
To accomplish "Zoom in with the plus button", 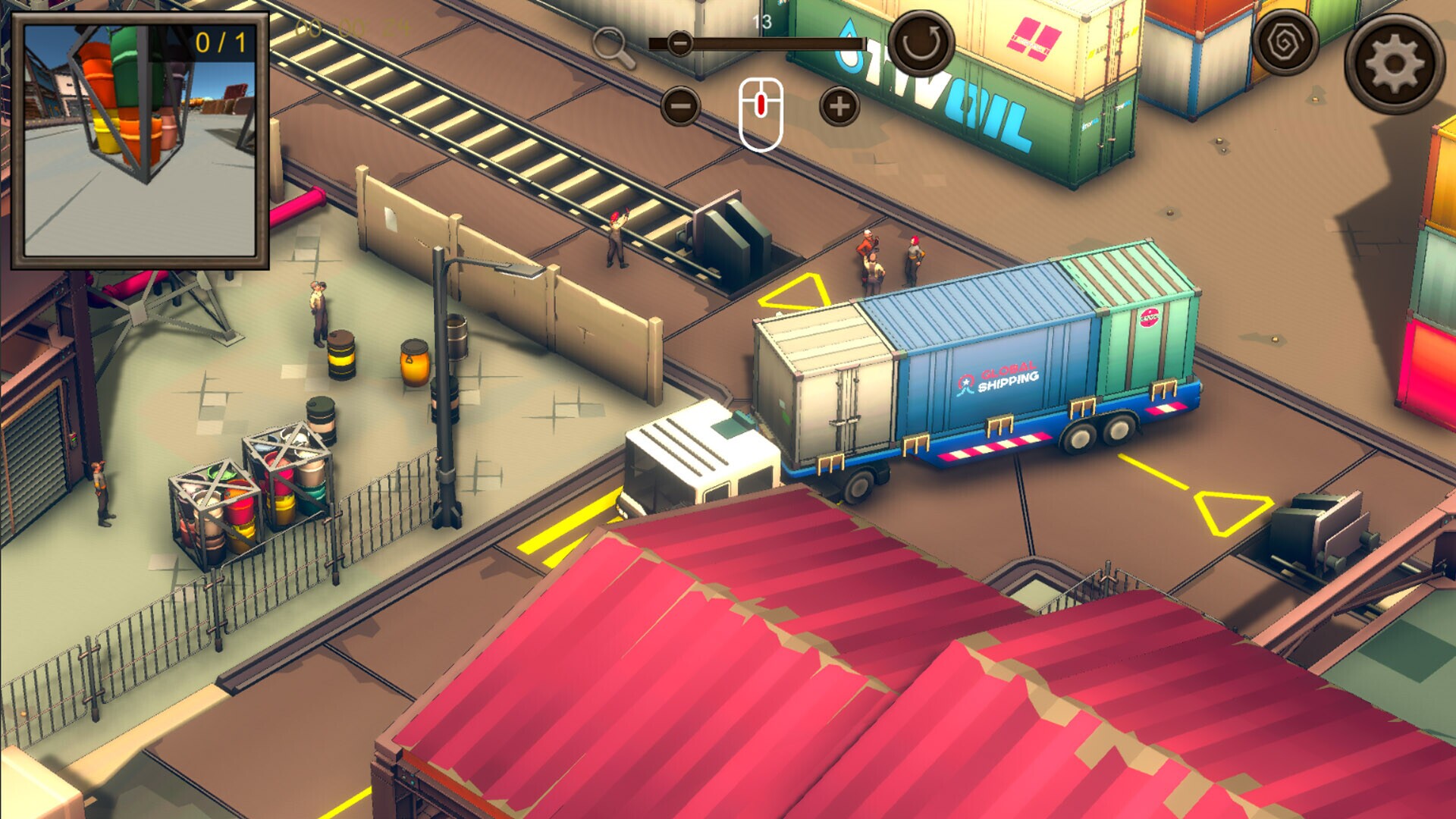I will coord(839,106).
